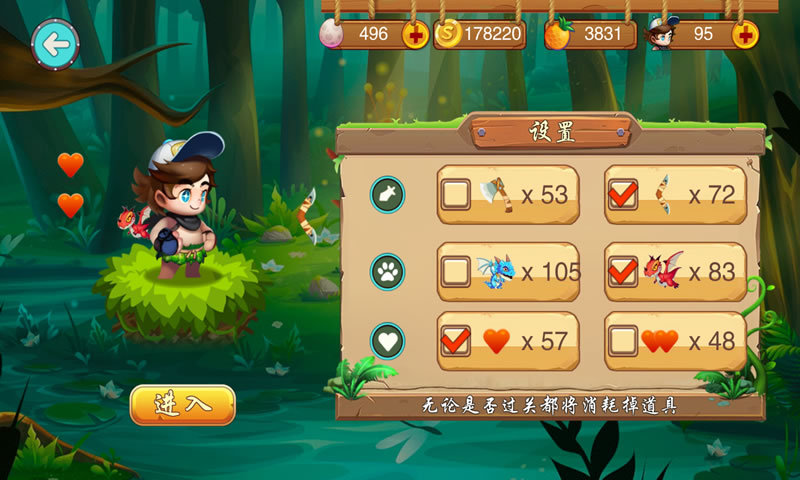This screenshot has height=480, width=800.
Task: Select the heart category round icon
Action: click(x=387, y=341)
